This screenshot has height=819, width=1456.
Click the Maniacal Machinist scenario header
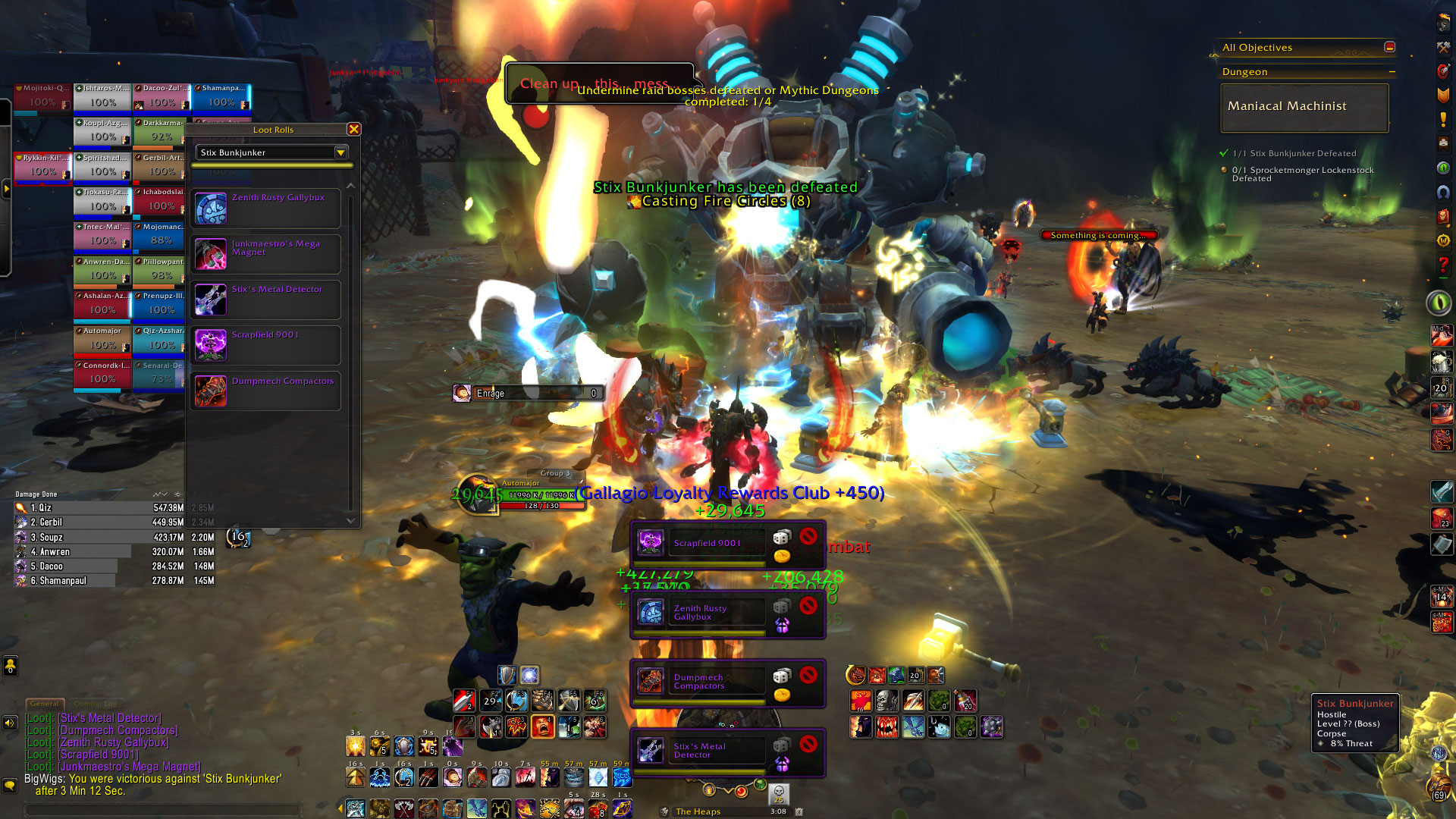(x=1304, y=107)
